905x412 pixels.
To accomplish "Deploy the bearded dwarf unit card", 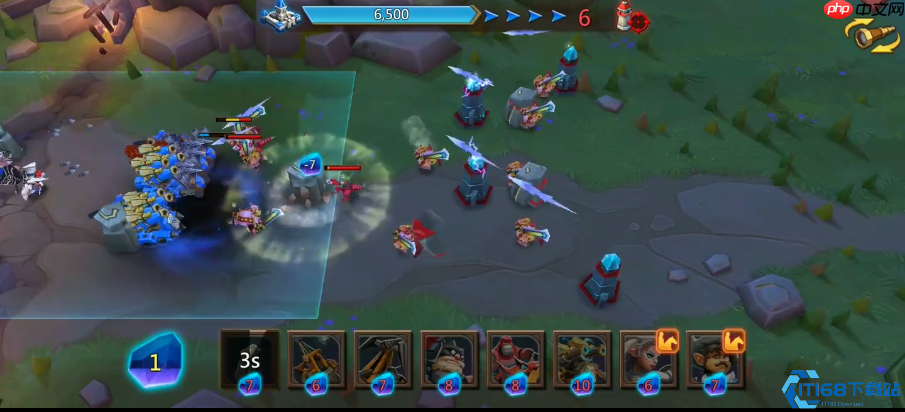I will point(449,360).
